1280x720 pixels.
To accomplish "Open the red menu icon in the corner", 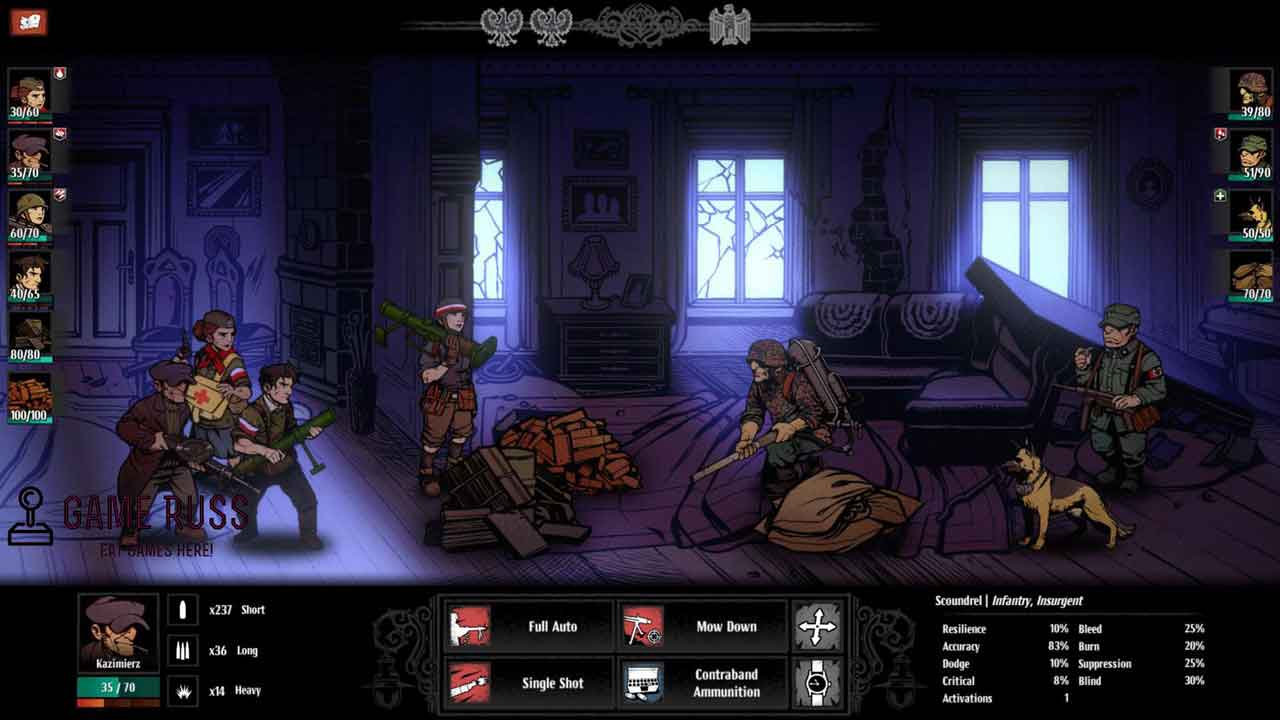I will 29,21.
